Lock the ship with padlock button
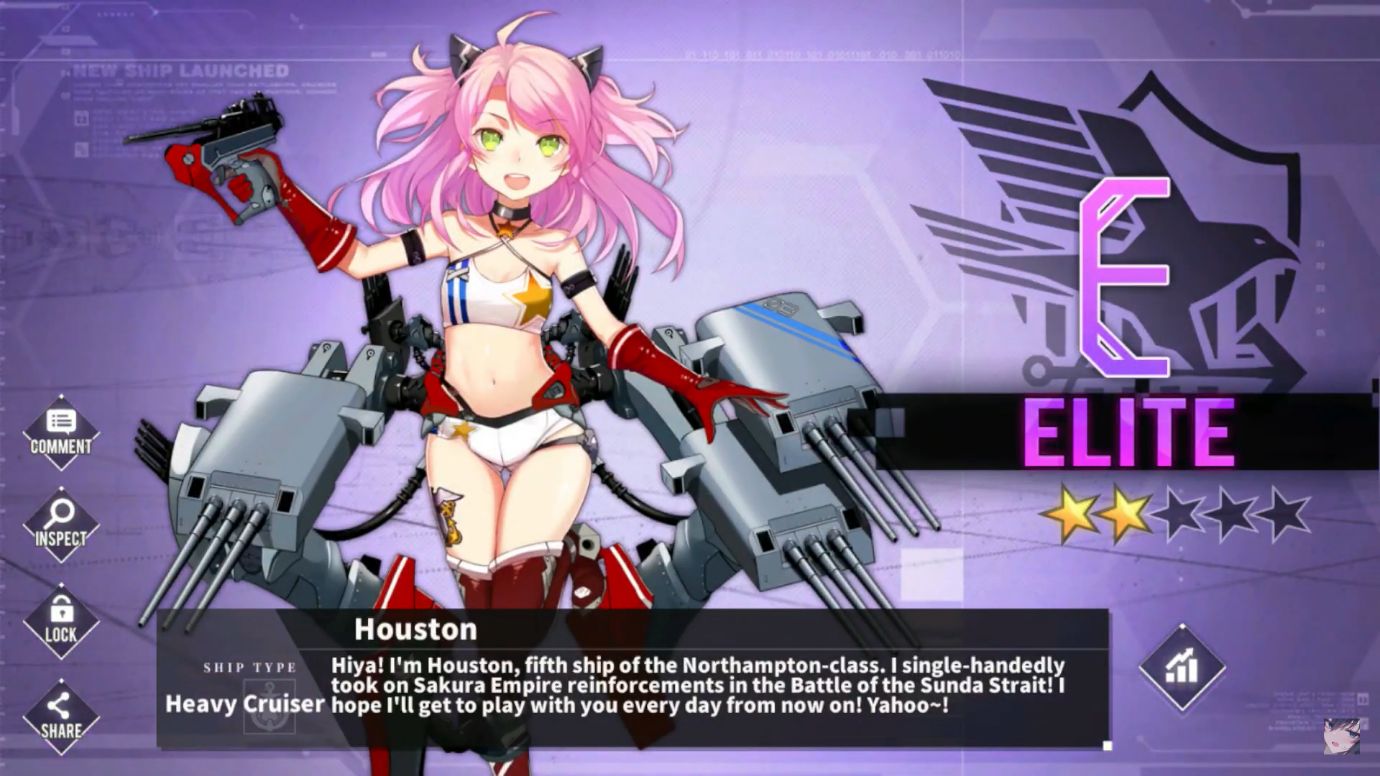 [x=61, y=619]
